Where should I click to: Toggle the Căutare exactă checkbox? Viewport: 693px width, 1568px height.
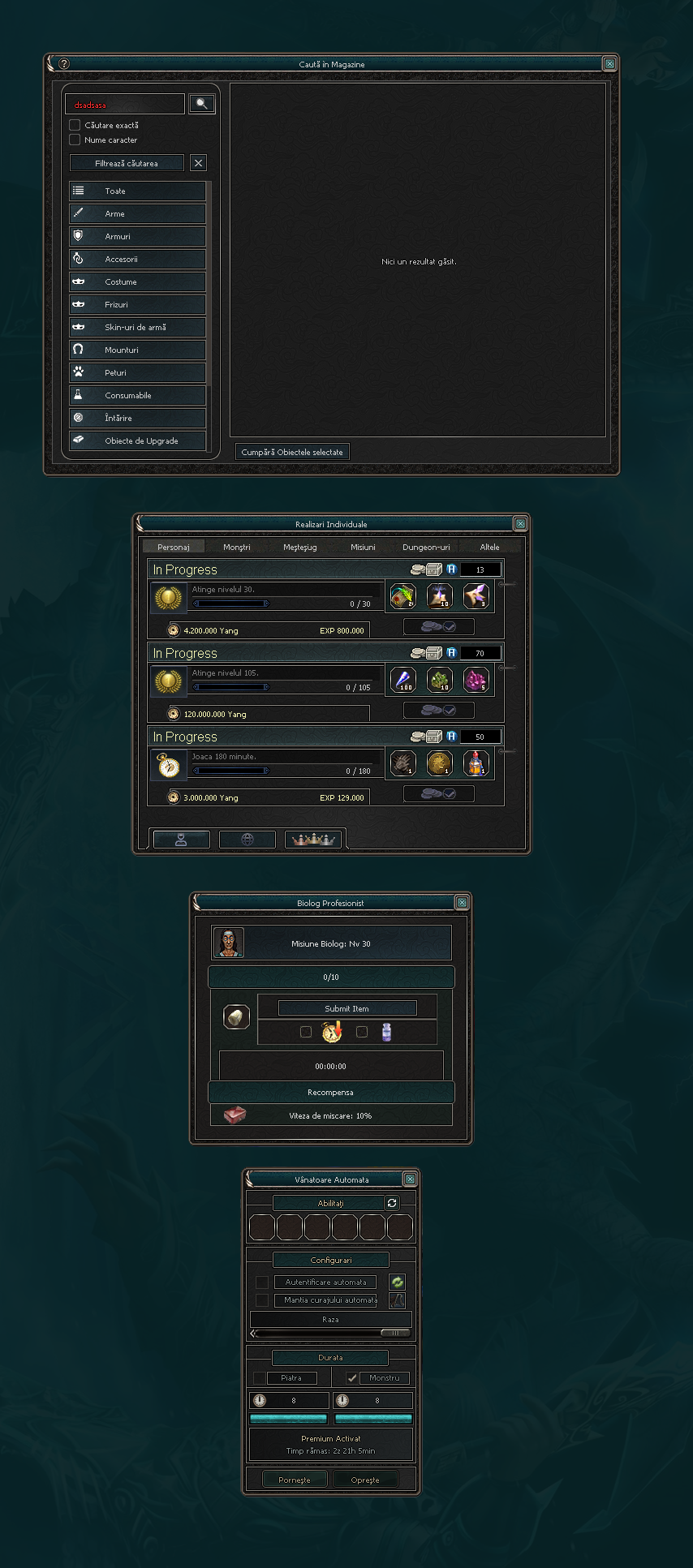click(x=75, y=125)
